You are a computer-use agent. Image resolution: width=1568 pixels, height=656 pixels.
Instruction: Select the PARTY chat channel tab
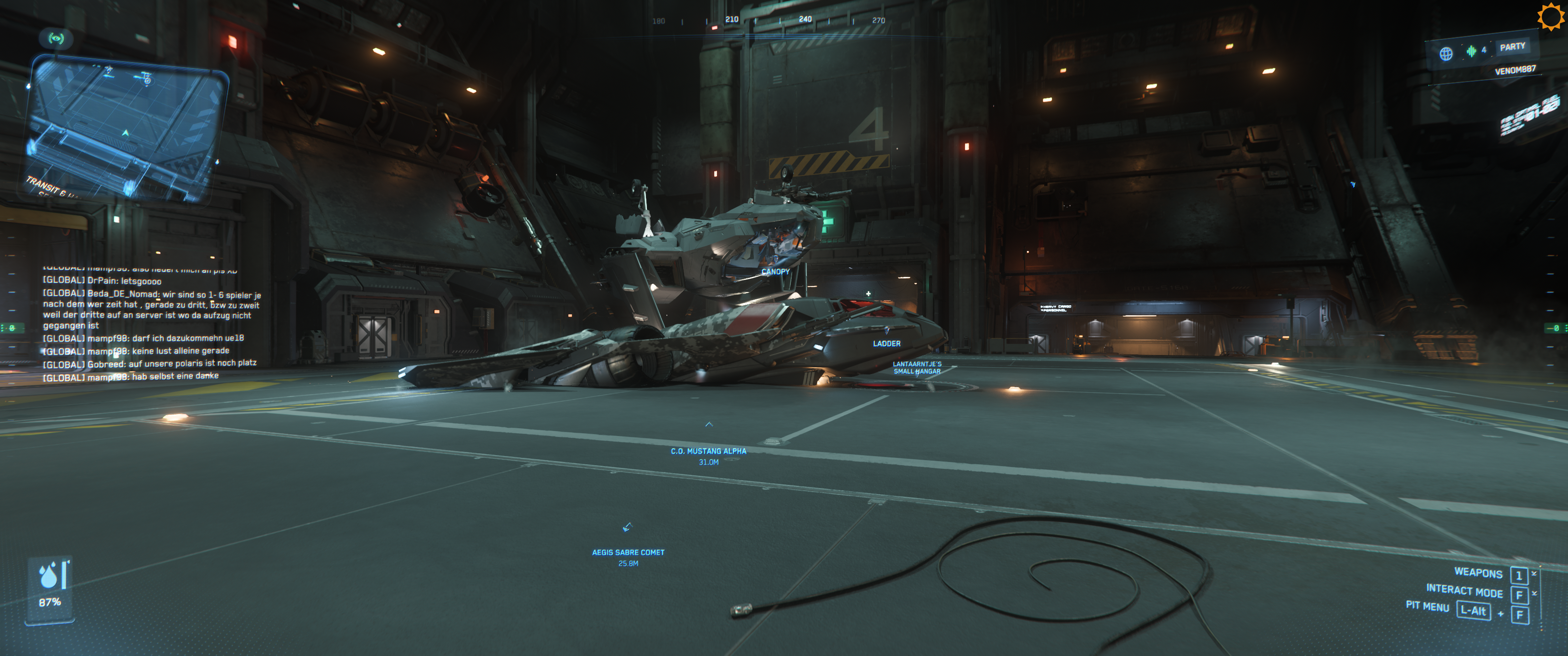tap(1512, 47)
